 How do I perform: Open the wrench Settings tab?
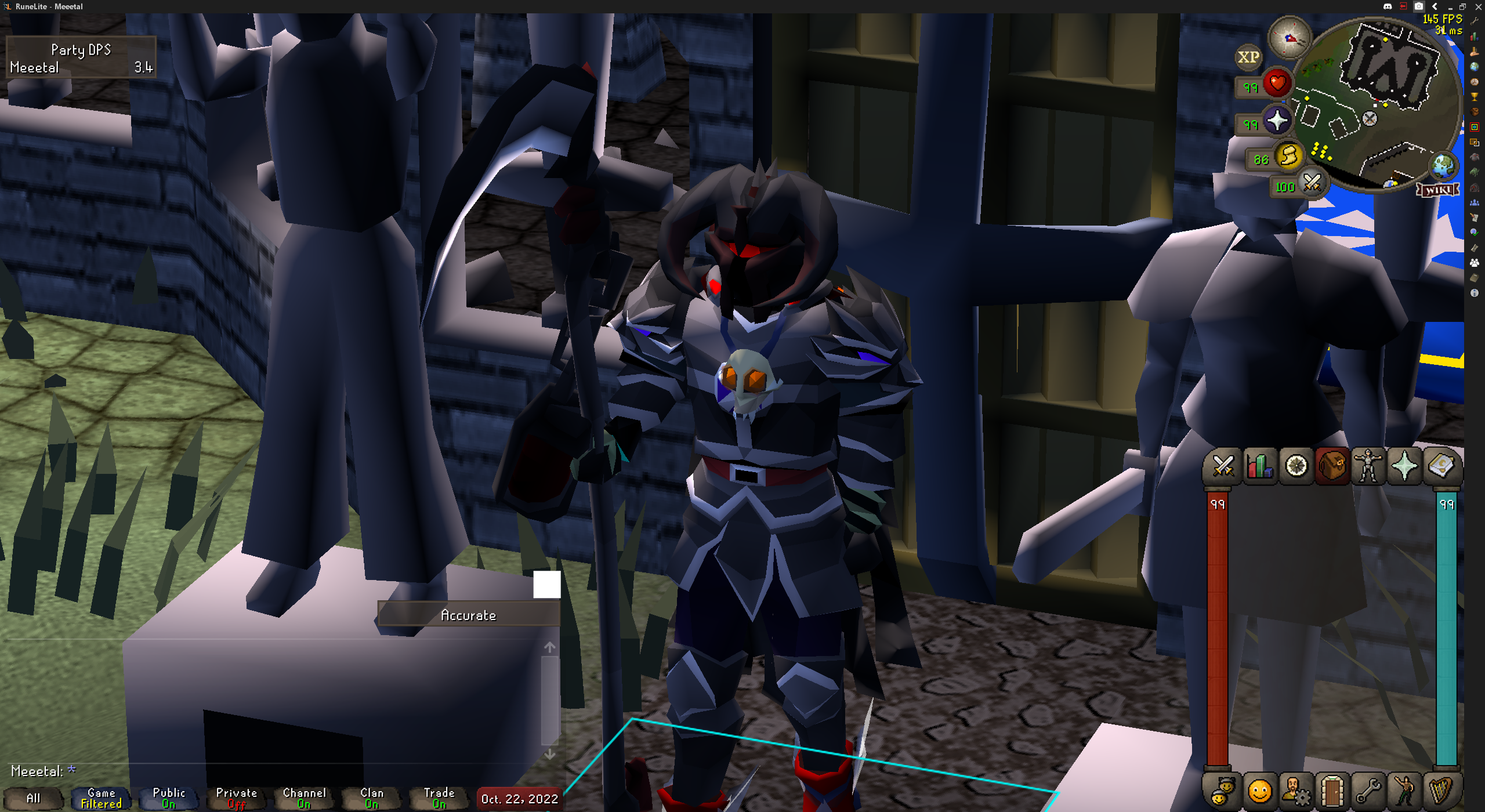coord(1368,791)
